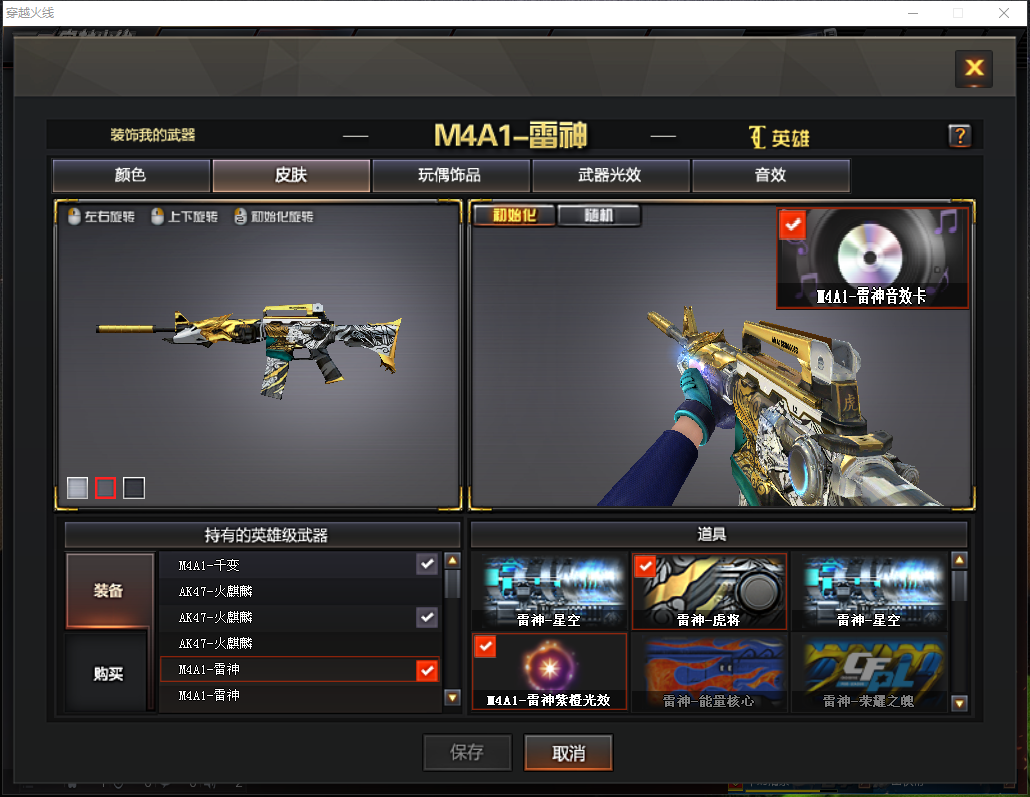
Task: Switch to the 武器光效 tab
Action: tap(610, 176)
